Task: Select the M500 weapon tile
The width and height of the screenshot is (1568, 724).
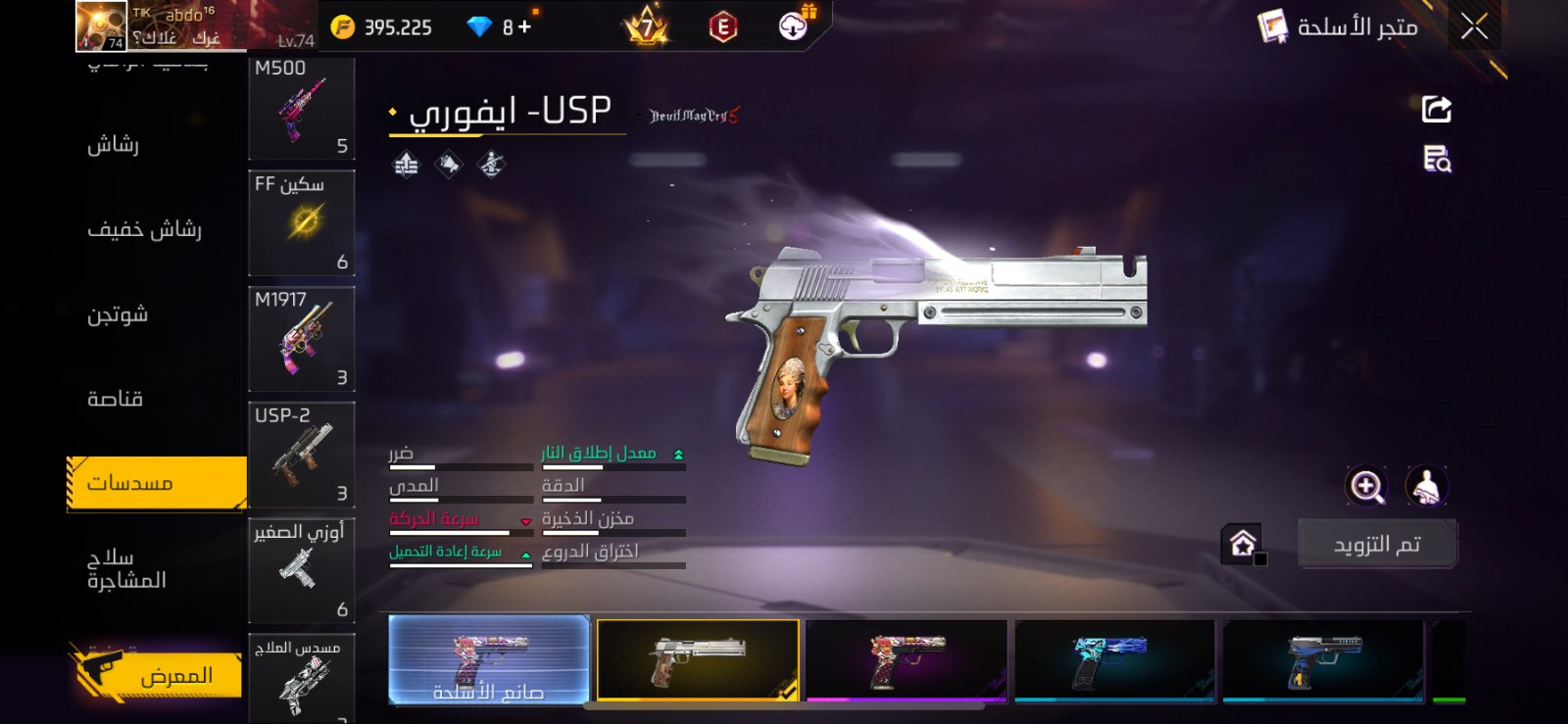Action: coord(301,108)
